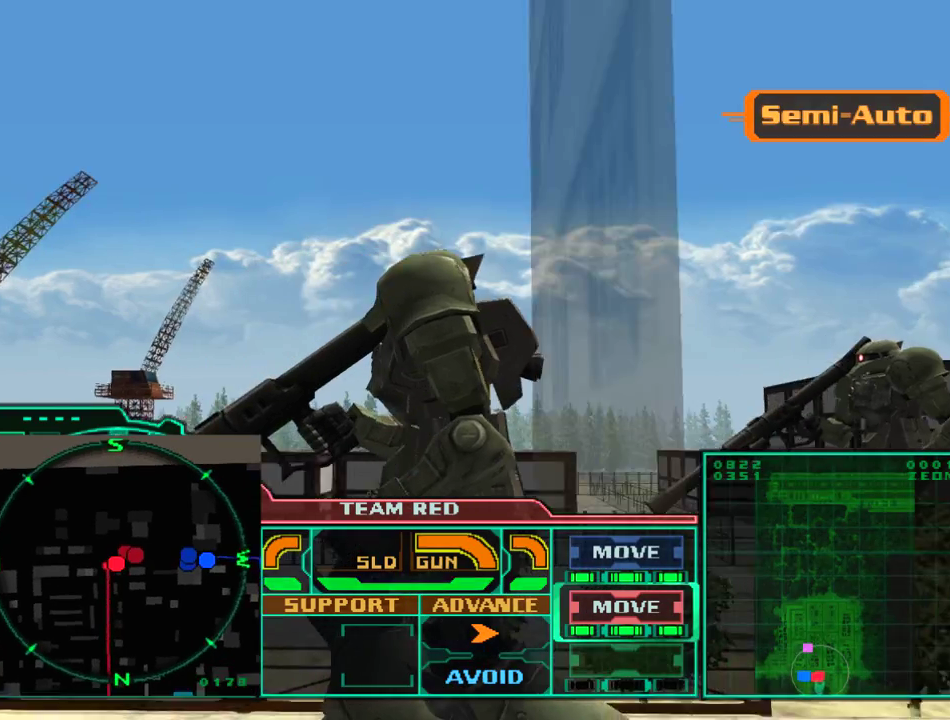Open the green tactical area map
This screenshot has height=720, width=950.
point(828,575)
